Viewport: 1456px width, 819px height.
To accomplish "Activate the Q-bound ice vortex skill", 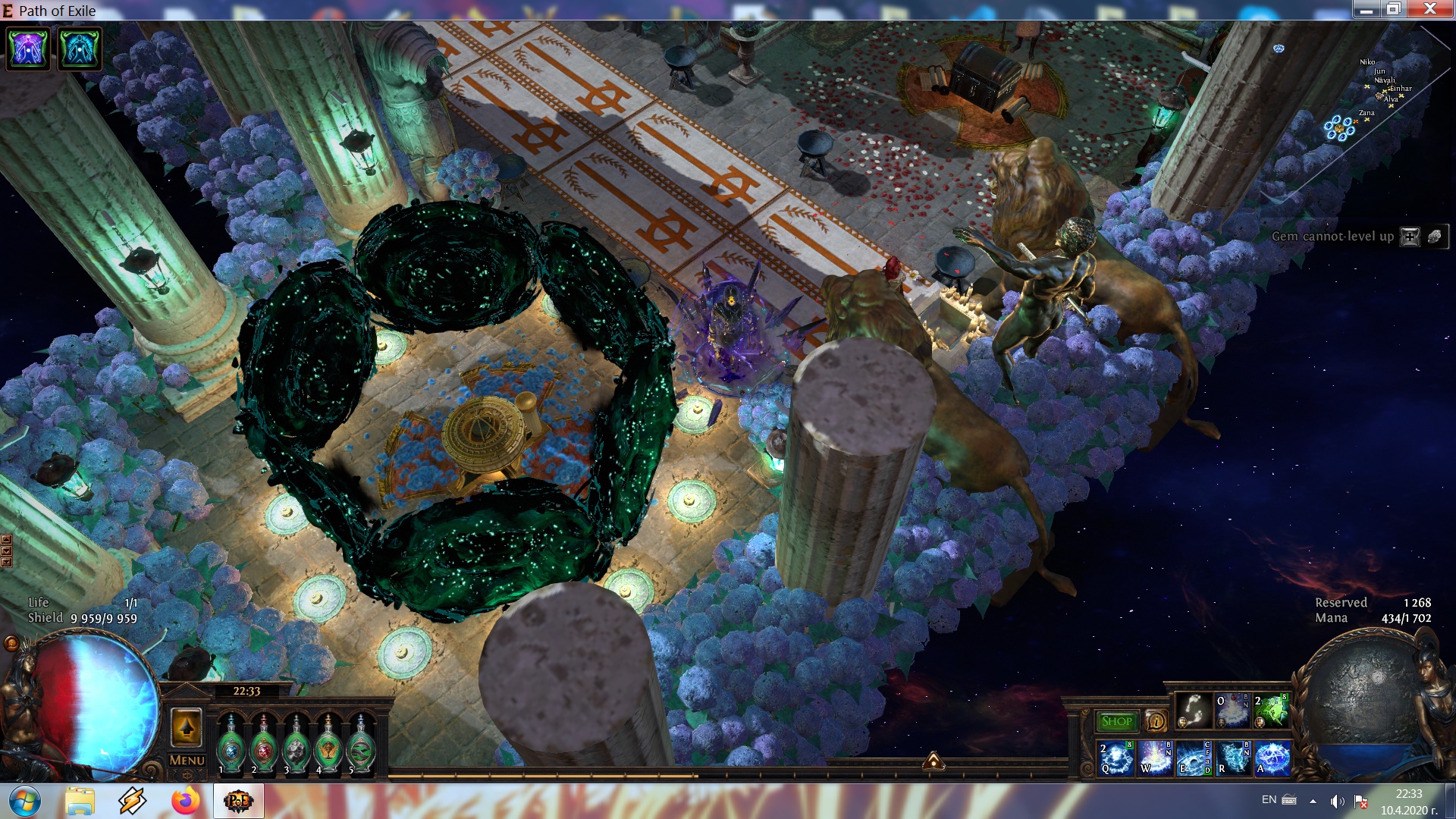I will pos(1116,758).
